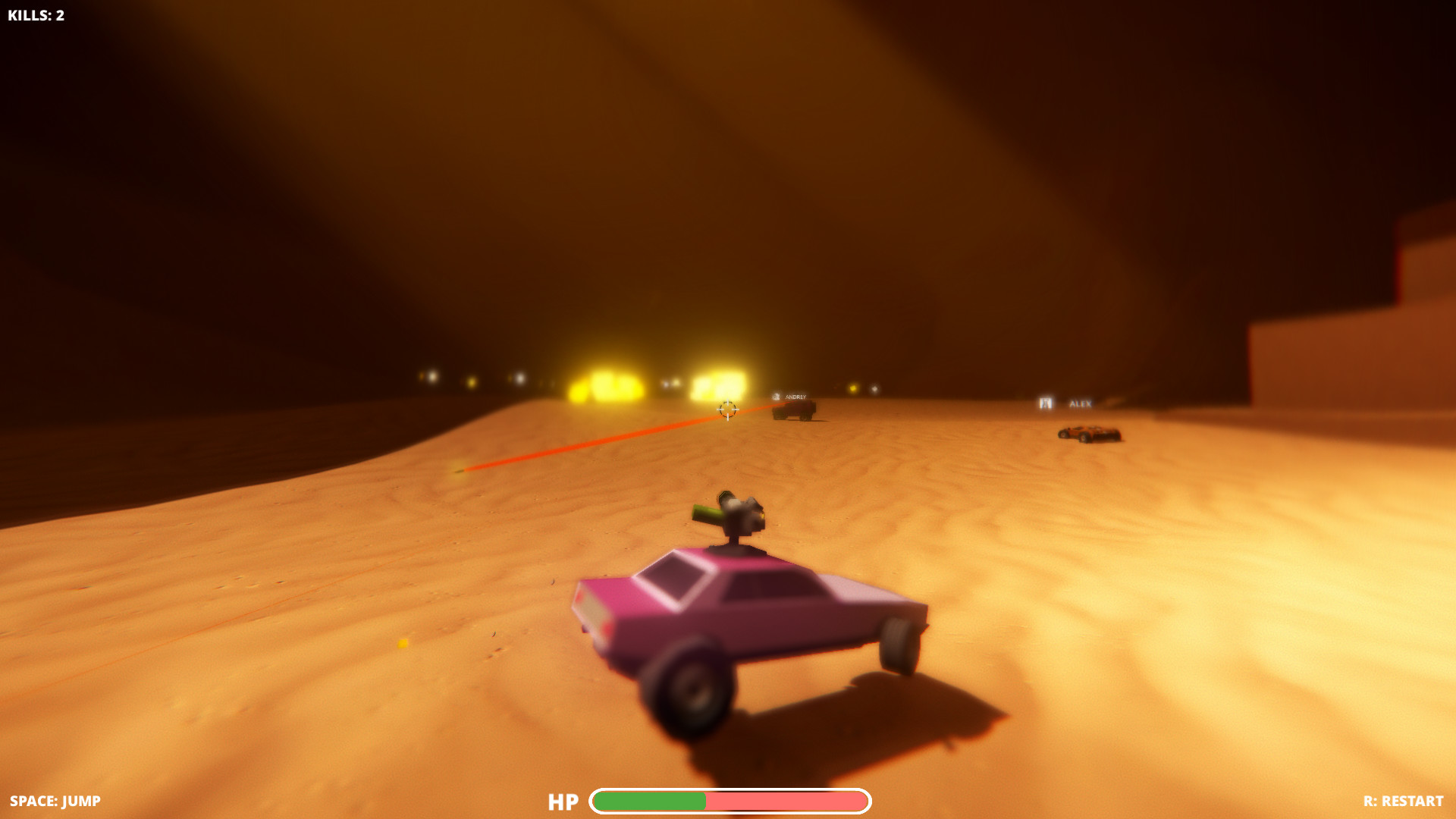Viewport: 1456px width, 819px height.
Task: Click the player icon beside ANDREY's name
Action: click(775, 397)
